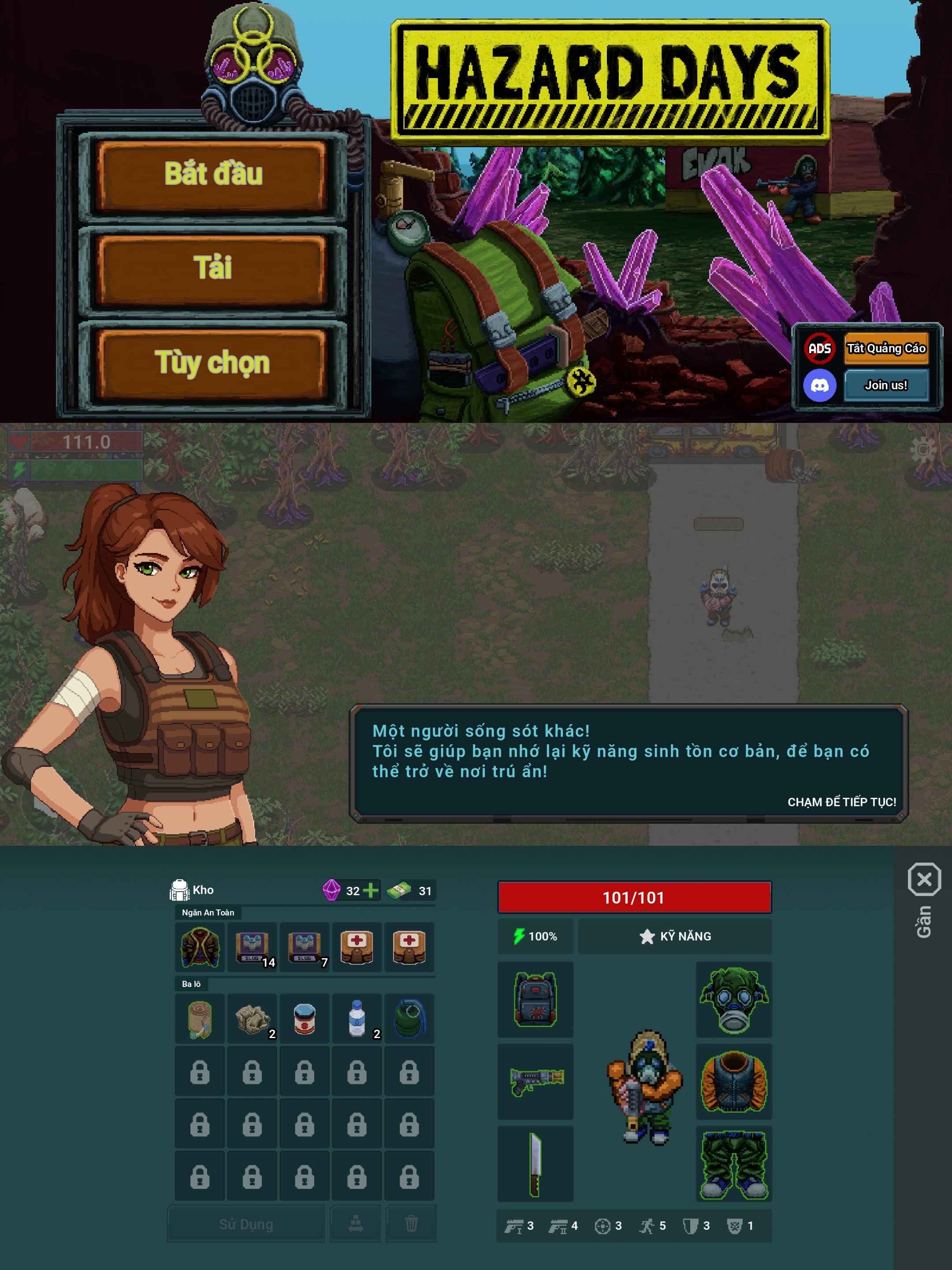952x1270 pixels.
Task: Open the KỸ NĂNG skills panel
Action: pos(675,937)
